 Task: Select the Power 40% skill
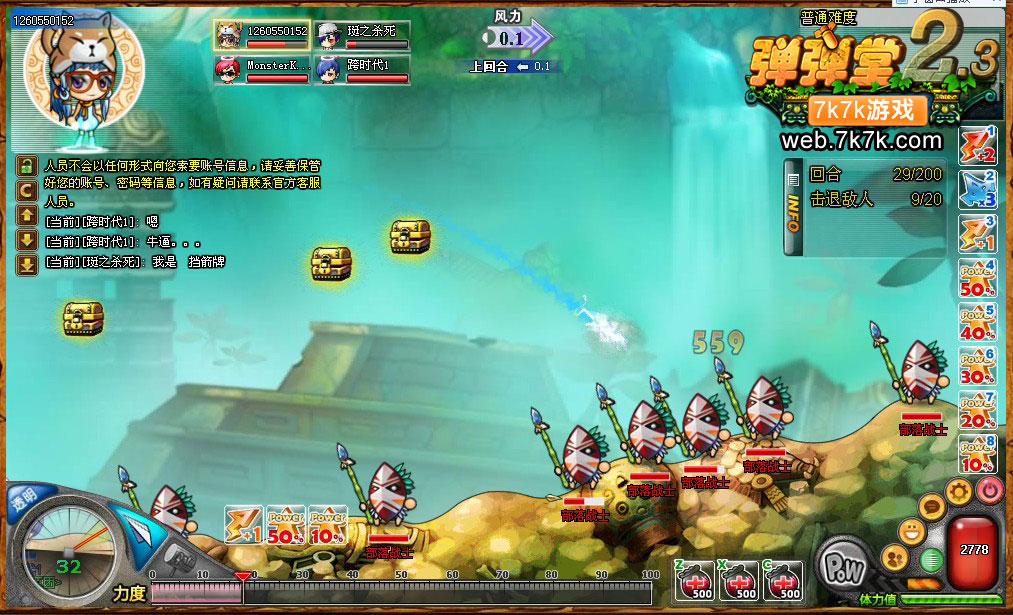pyautogui.click(x=977, y=324)
